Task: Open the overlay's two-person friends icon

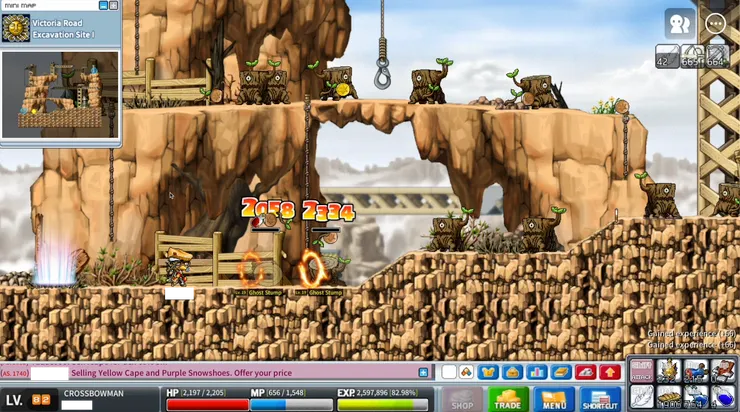Action: (679, 23)
